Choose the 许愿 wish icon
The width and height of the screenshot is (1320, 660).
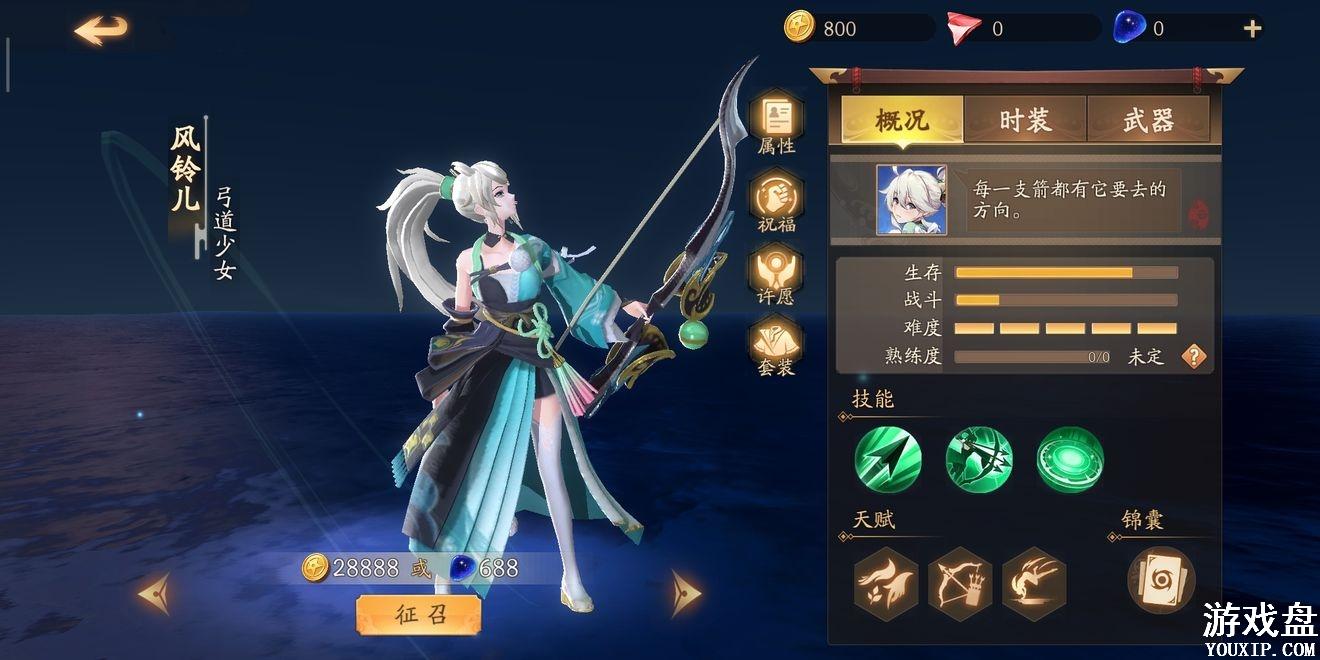coord(777,273)
